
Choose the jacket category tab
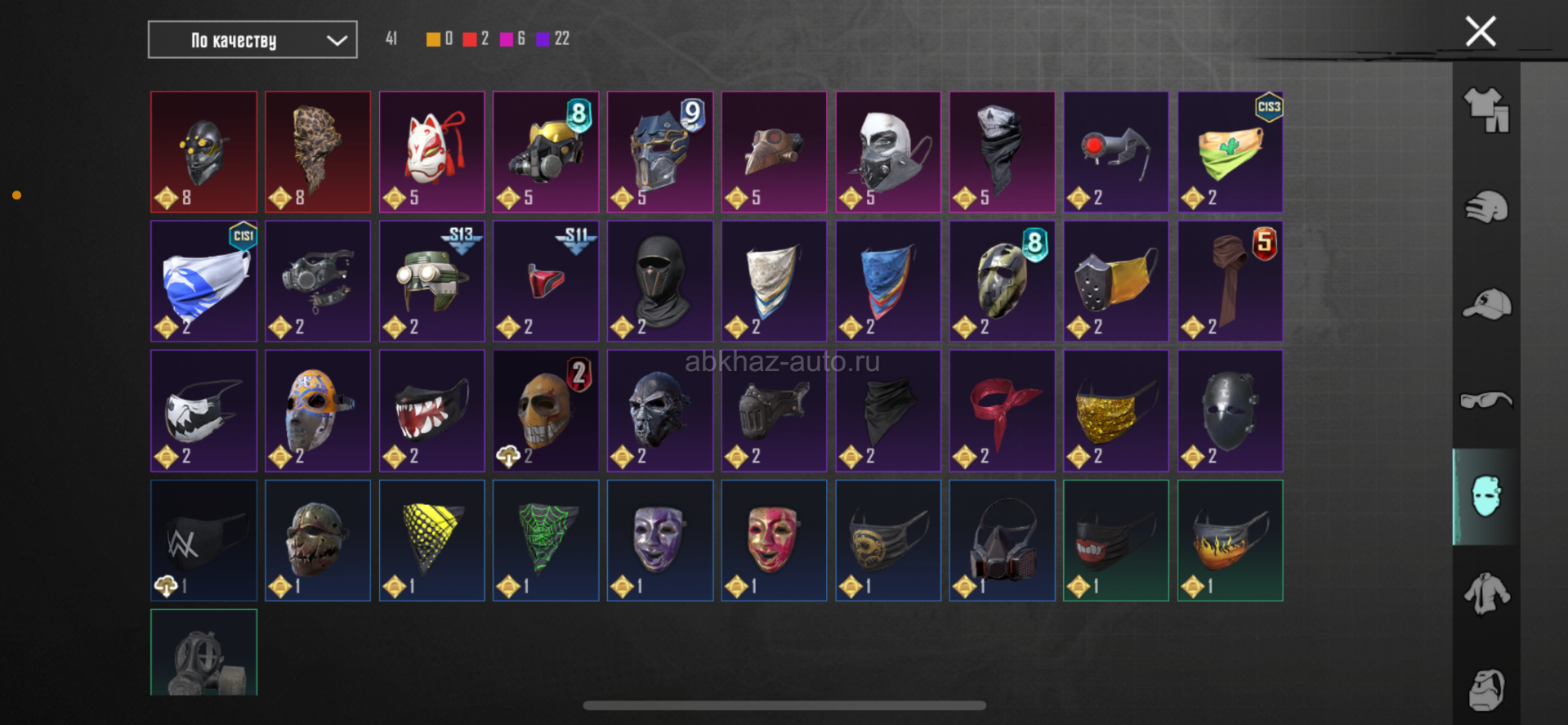click(1485, 593)
